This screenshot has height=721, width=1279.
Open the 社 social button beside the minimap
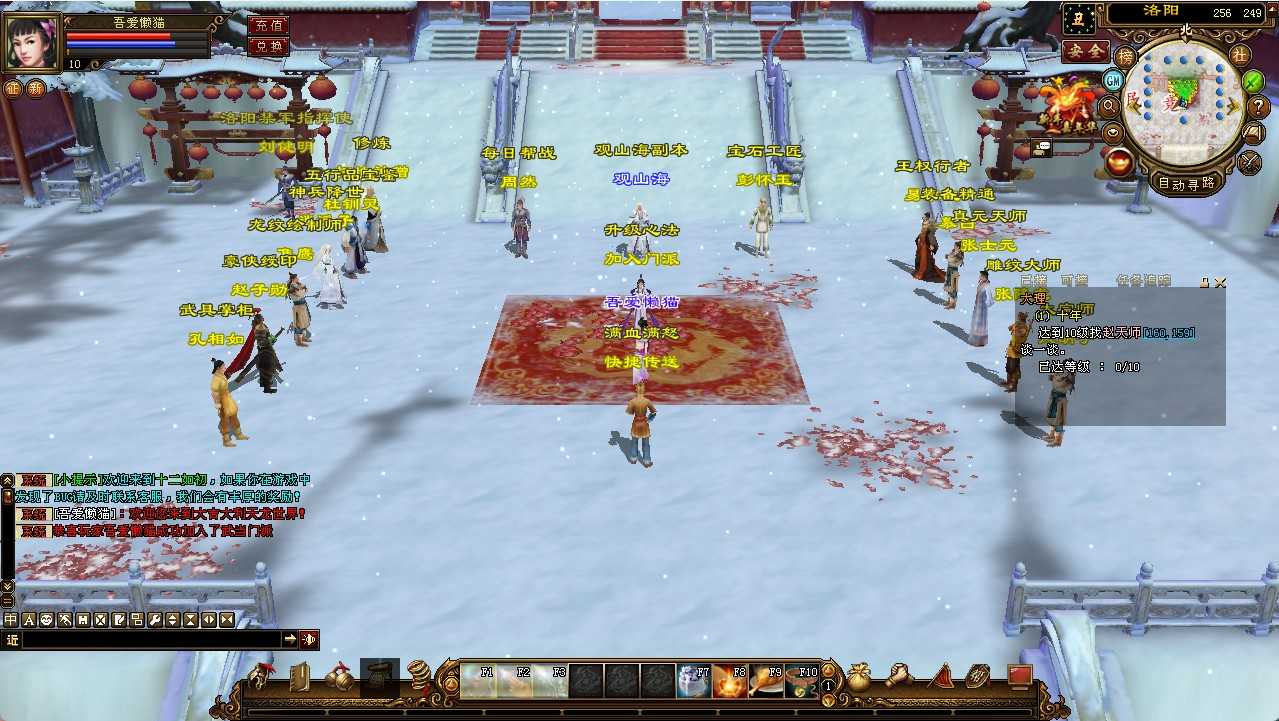tap(1239, 54)
